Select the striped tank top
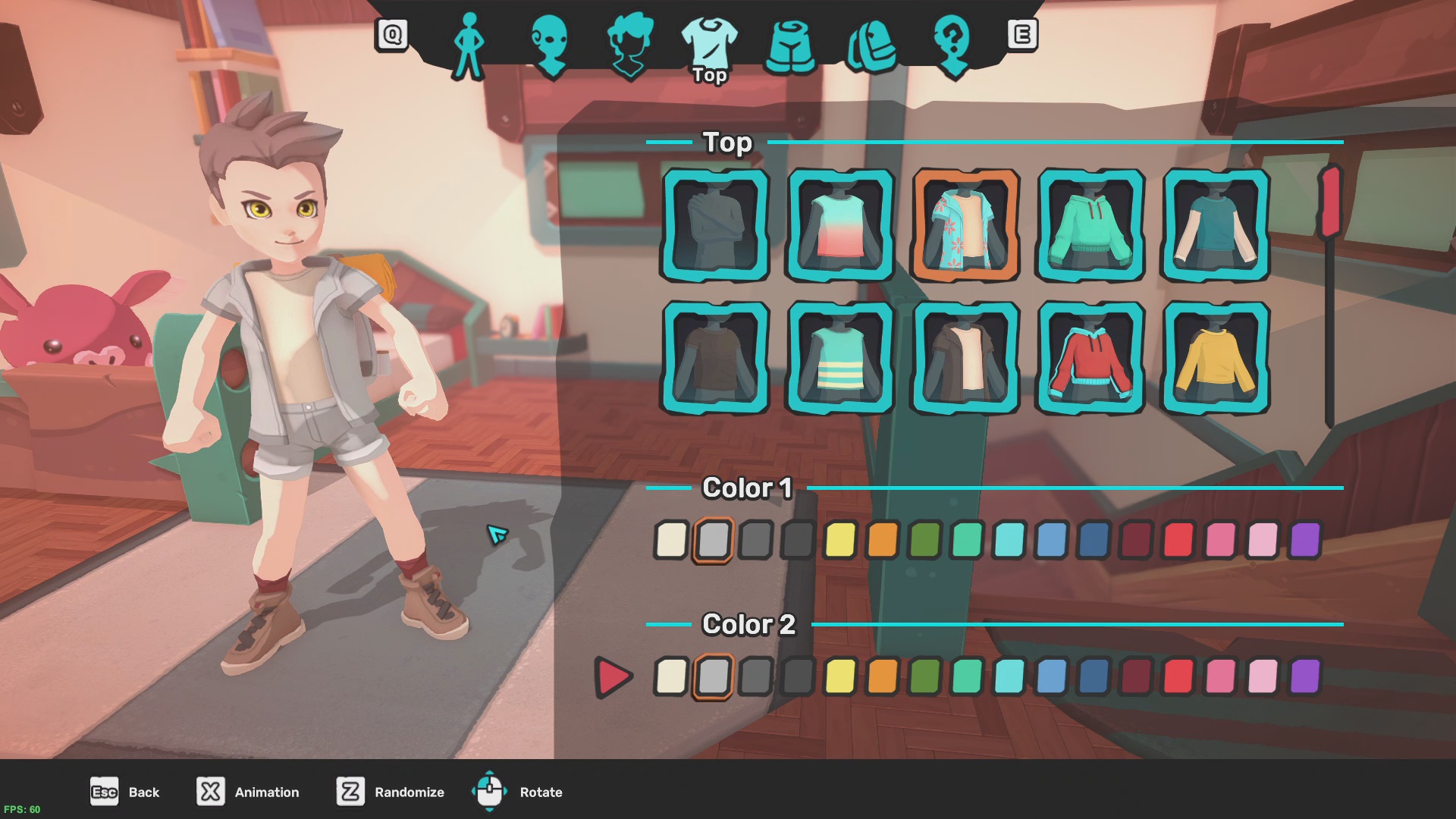Image resolution: width=1456 pixels, height=819 pixels. click(842, 356)
